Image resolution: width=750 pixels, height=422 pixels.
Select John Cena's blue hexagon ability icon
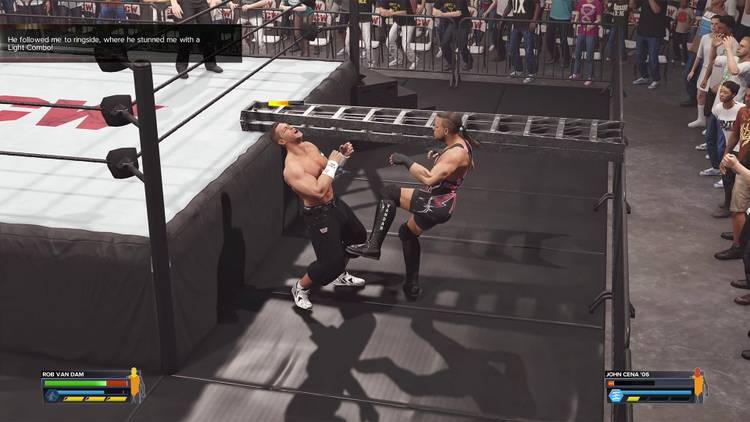point(616,395)
